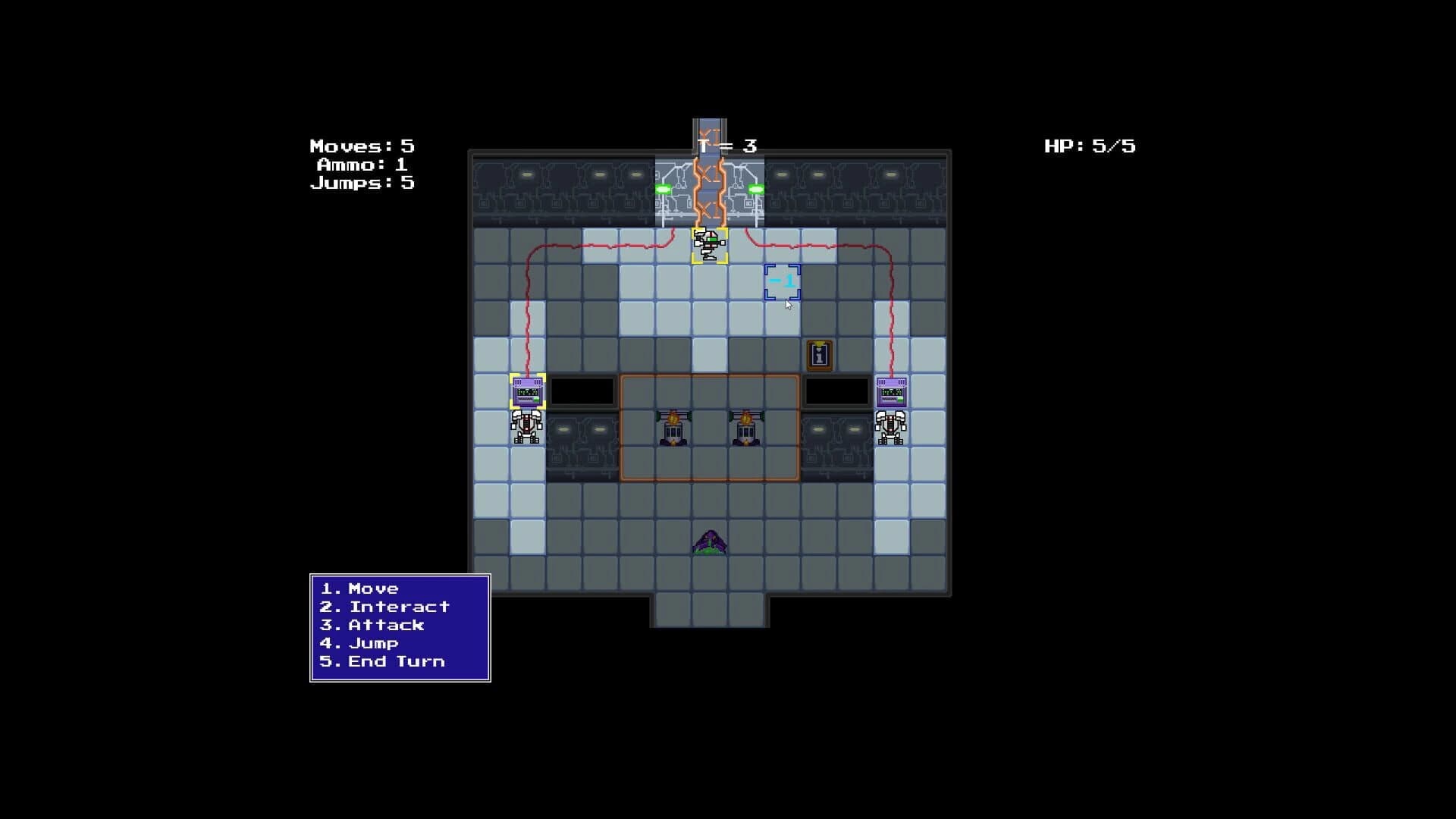Choose "3. Attack" from the action menu
1456x819 pixels.
(x=371, y=625)
